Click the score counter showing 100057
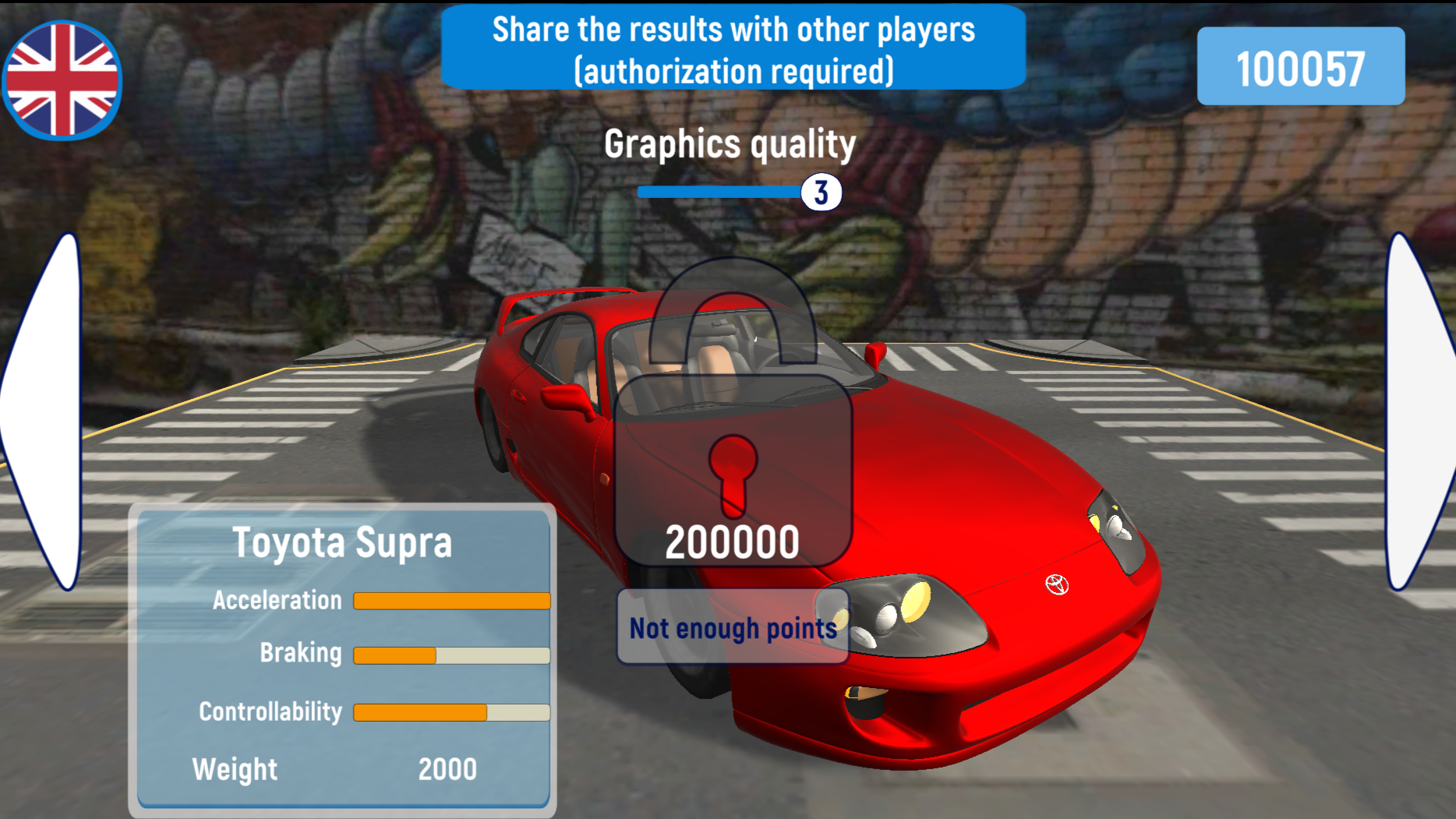The image size is (1456, 819). (x=1302, y=66)
